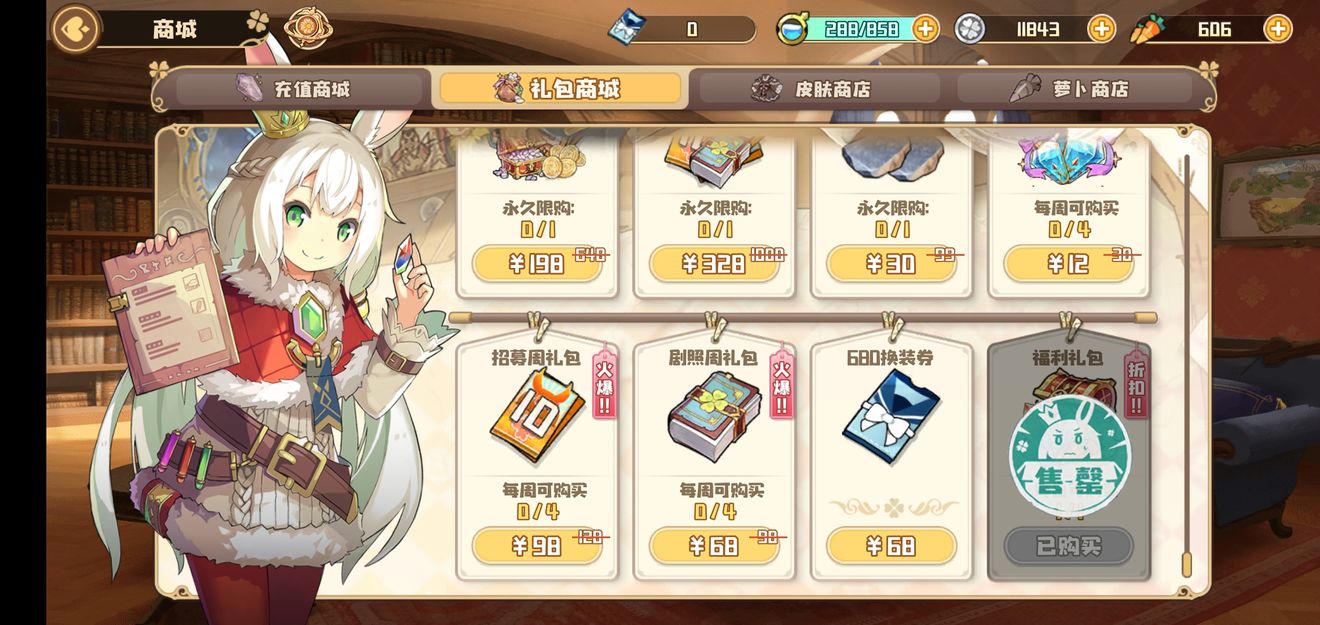Add stamina with the plus next to 288/858
1320x625 pixels.
point(926,29)
